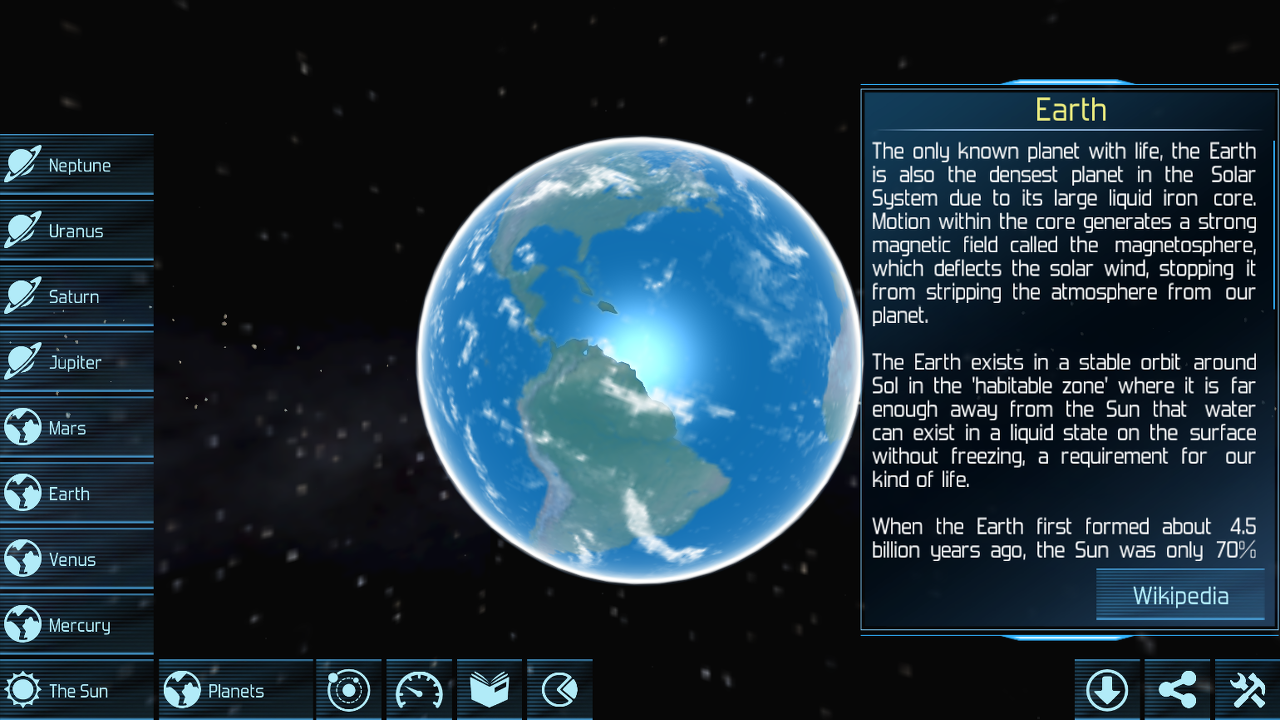Click the download icon at bottom right
The image size is (1280, 720).
1107,689
